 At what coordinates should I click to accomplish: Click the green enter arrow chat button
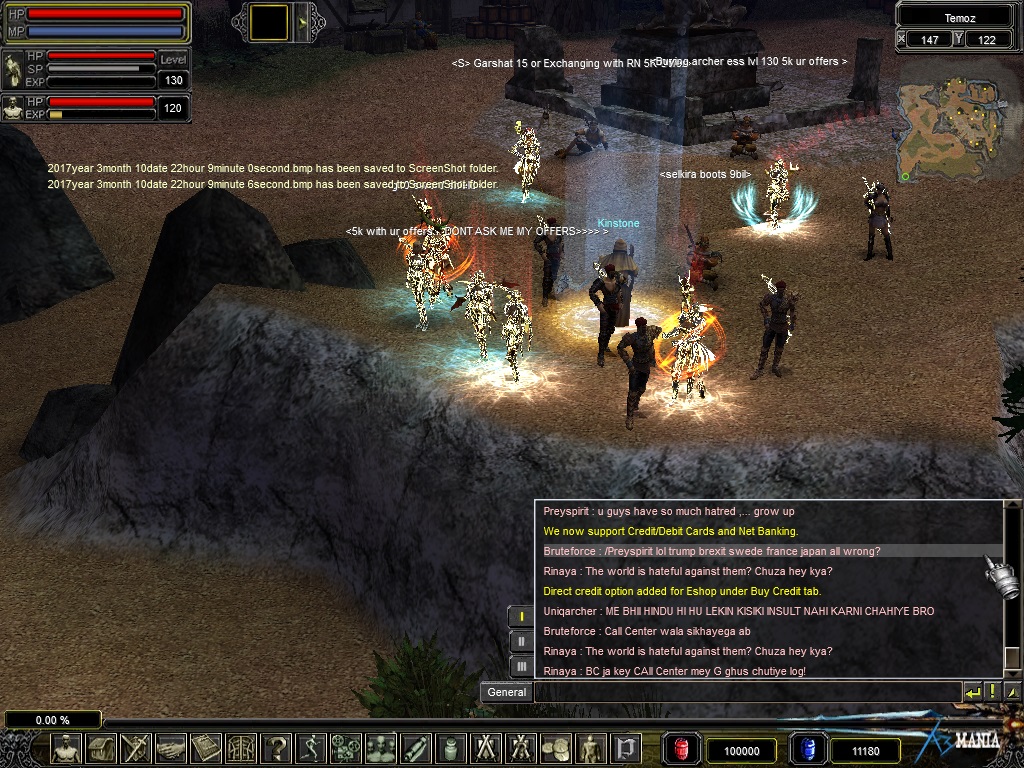tap(973, 692)
